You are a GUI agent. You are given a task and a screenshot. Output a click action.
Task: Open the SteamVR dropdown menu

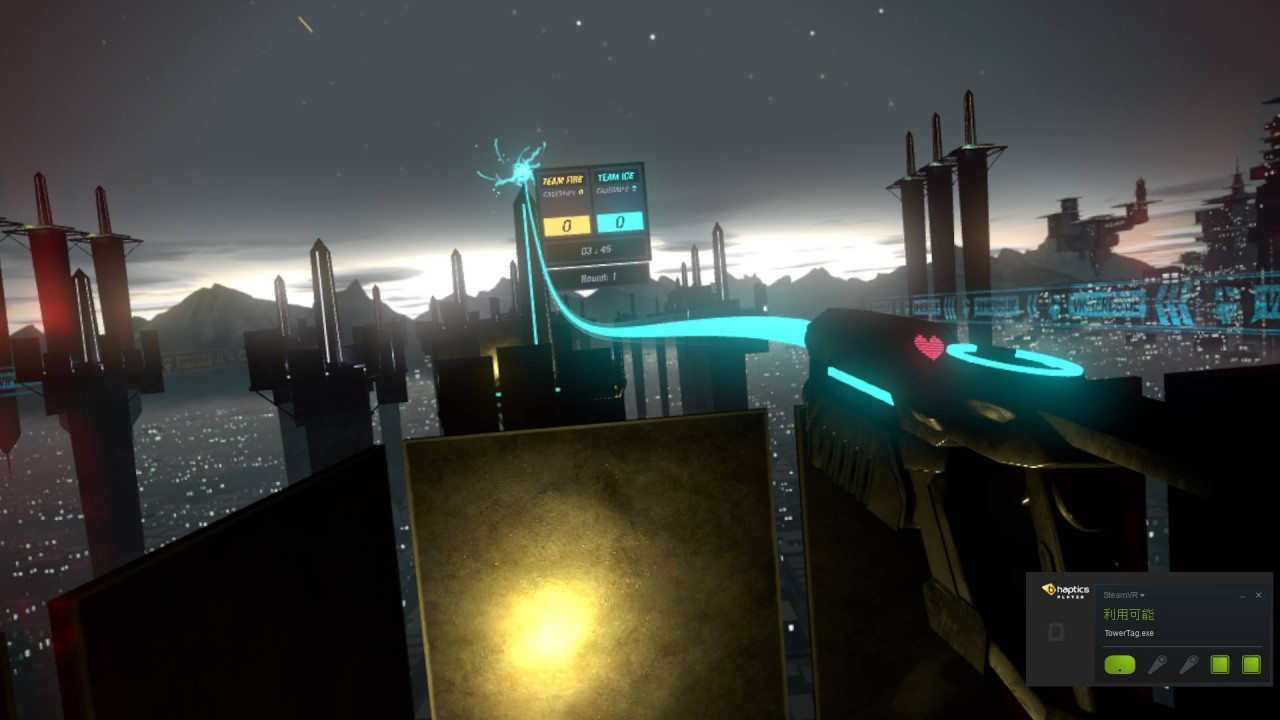pos(1124,595)
